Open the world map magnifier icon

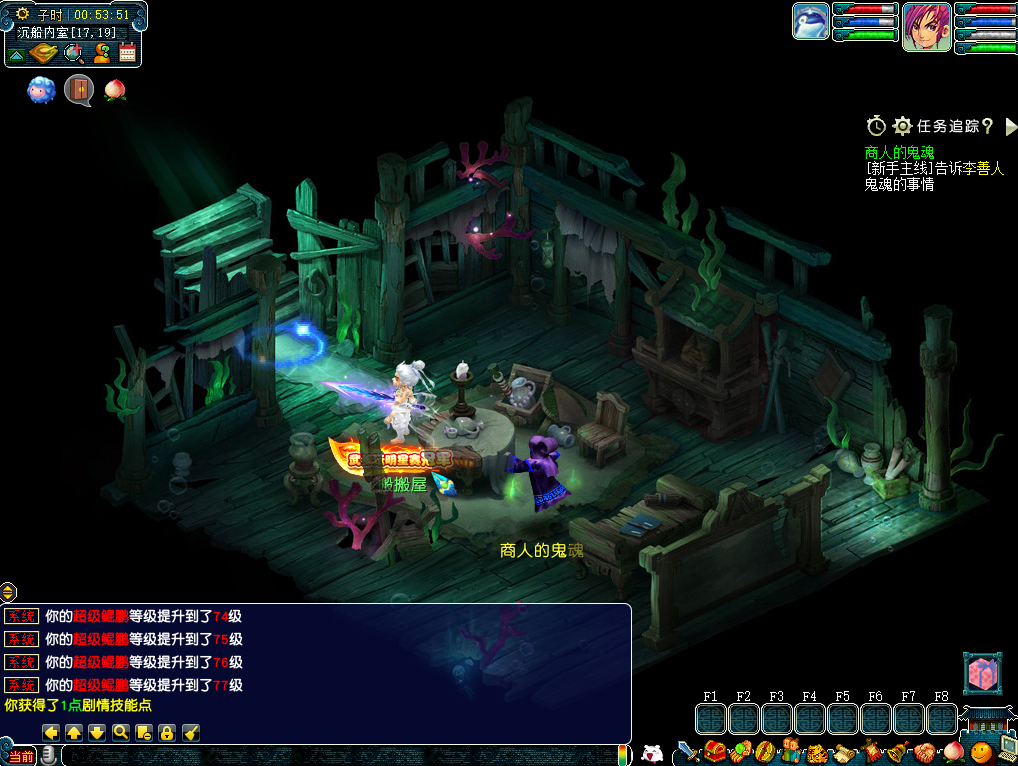click(73, 53)
